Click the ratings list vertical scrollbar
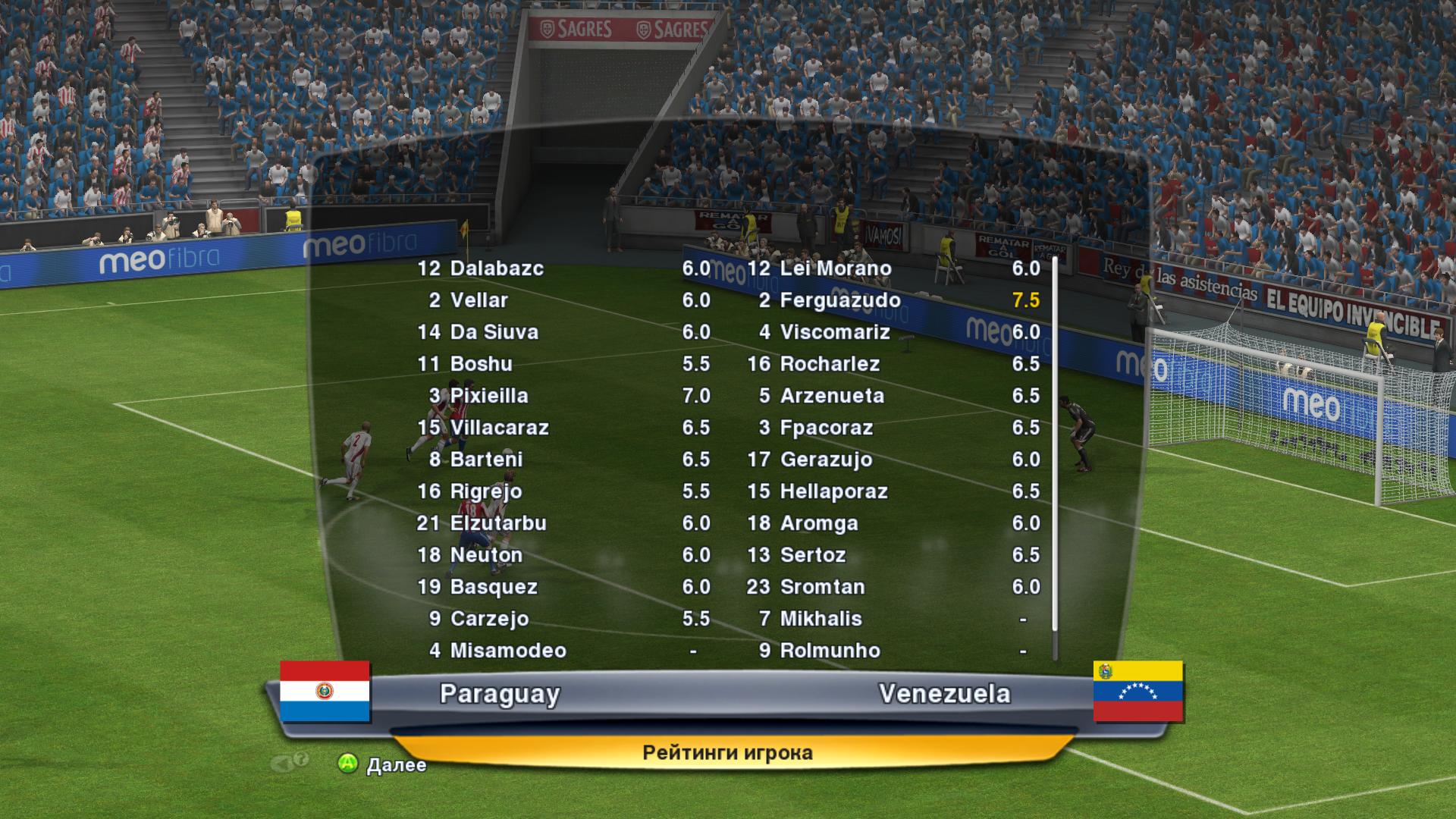1456x819 pixels. coord(1054,455)
